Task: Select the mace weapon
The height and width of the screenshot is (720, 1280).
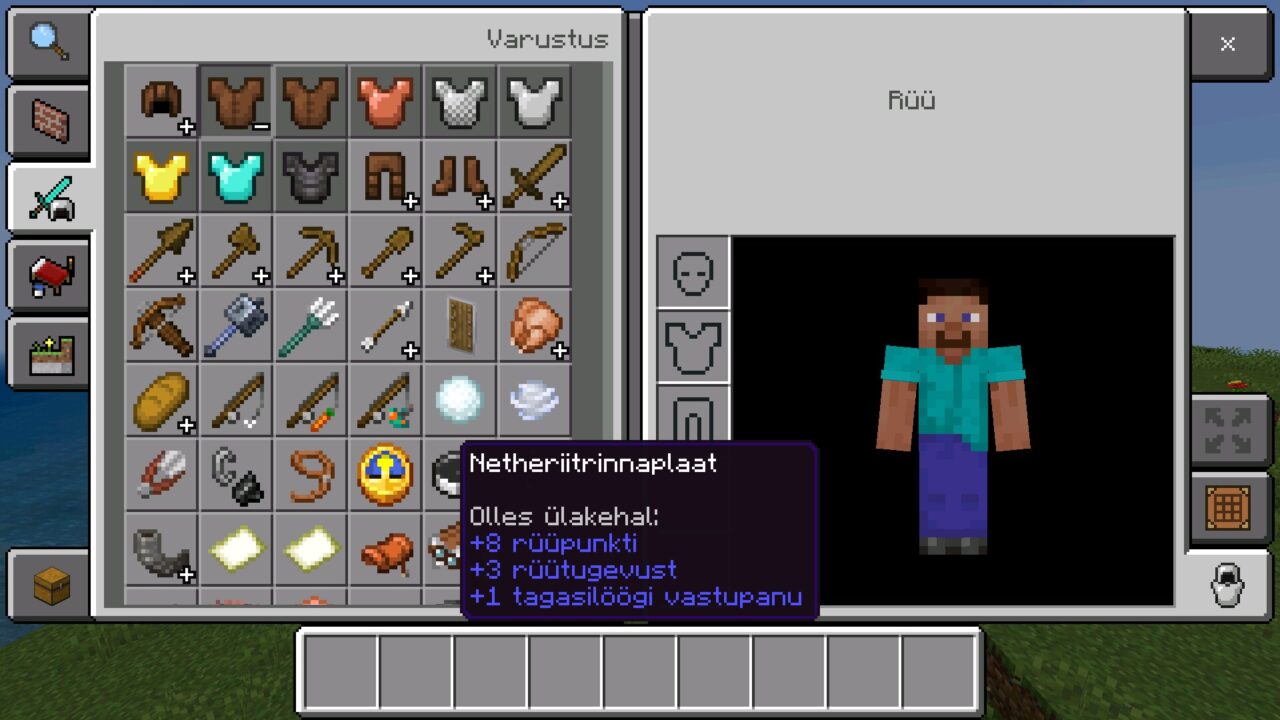Action: pyautogui.click(x=237, y=327)
